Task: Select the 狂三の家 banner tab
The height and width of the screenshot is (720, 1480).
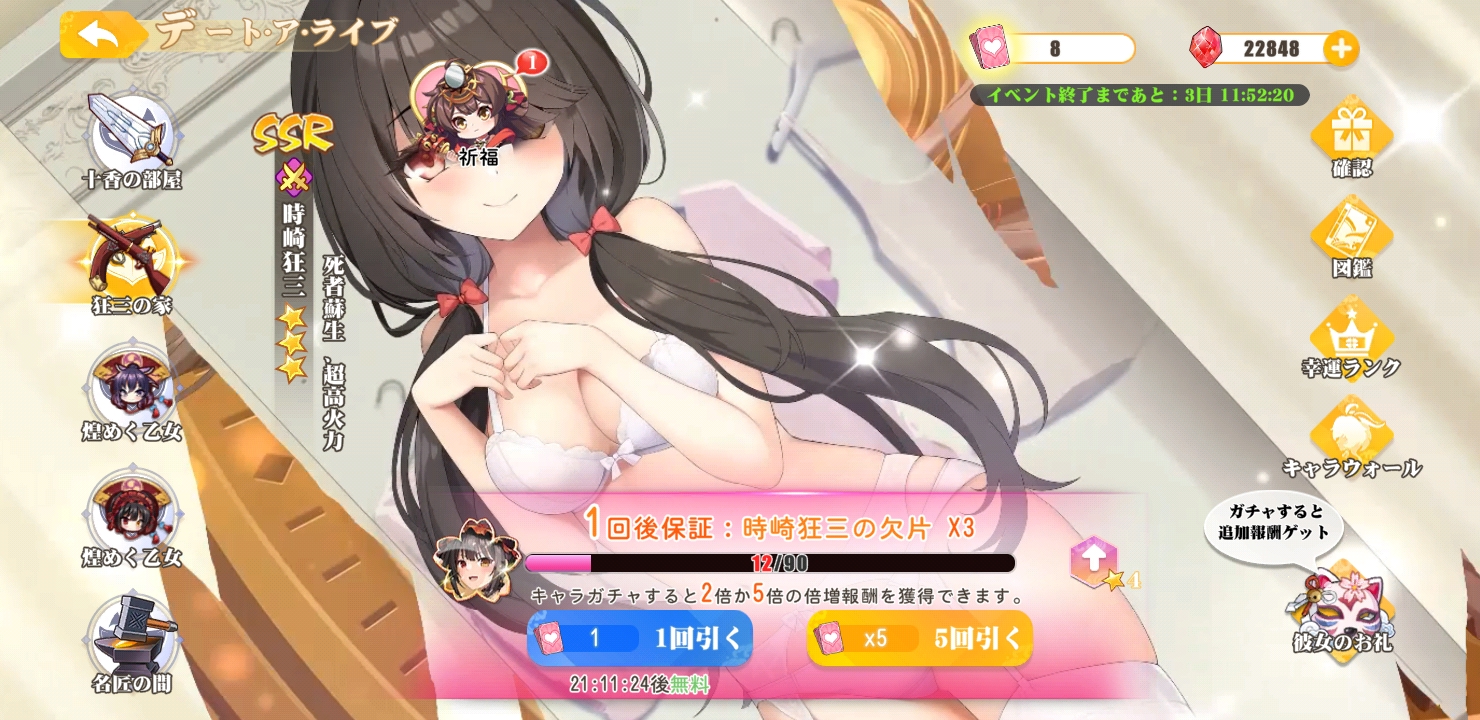Action: tap(132, 262)
